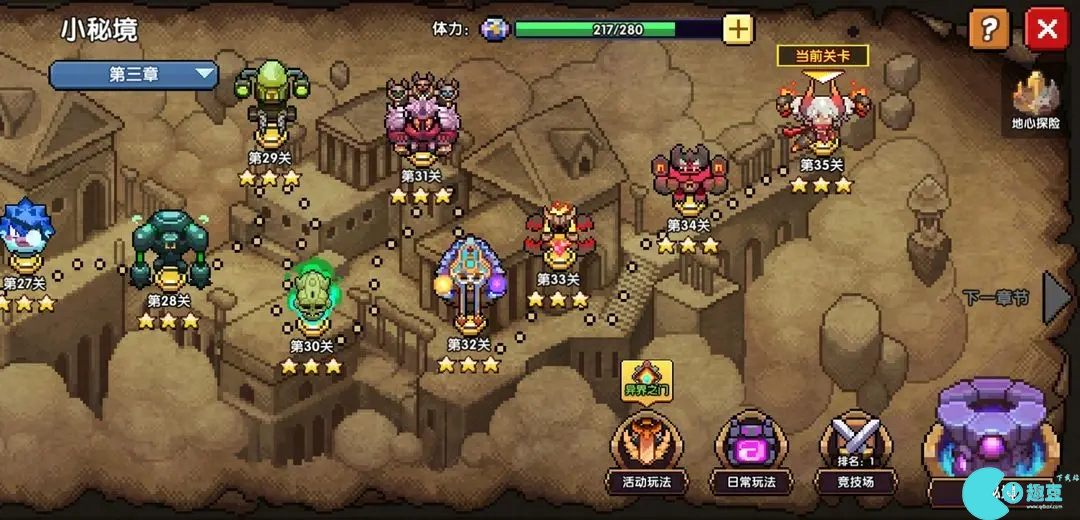Close the 小秘境 map screen
1080x520 pixels.
(1047, 29)
